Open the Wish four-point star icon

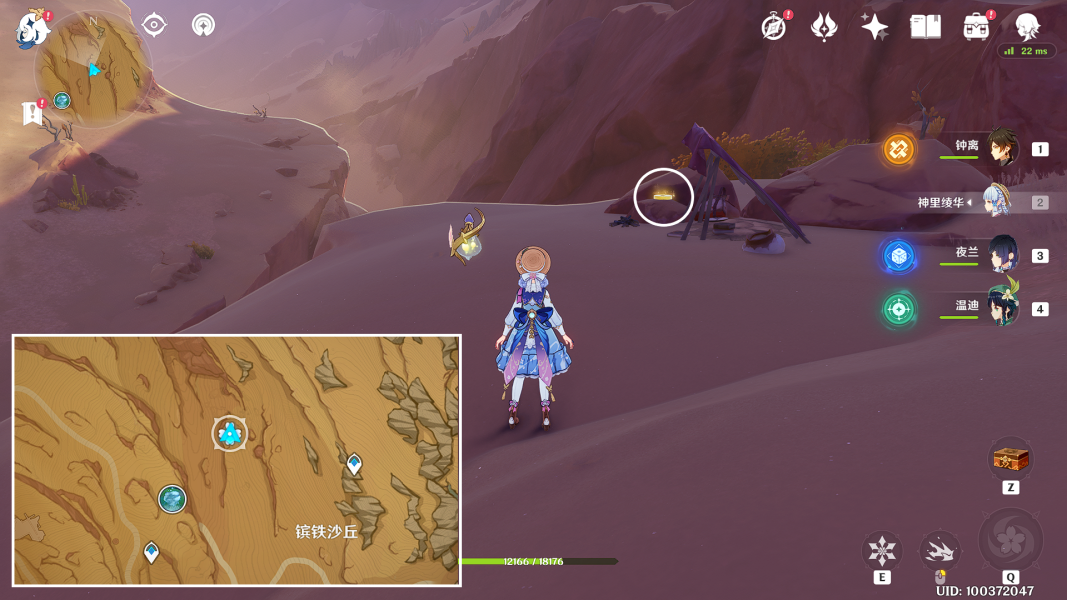pos(874,27)
